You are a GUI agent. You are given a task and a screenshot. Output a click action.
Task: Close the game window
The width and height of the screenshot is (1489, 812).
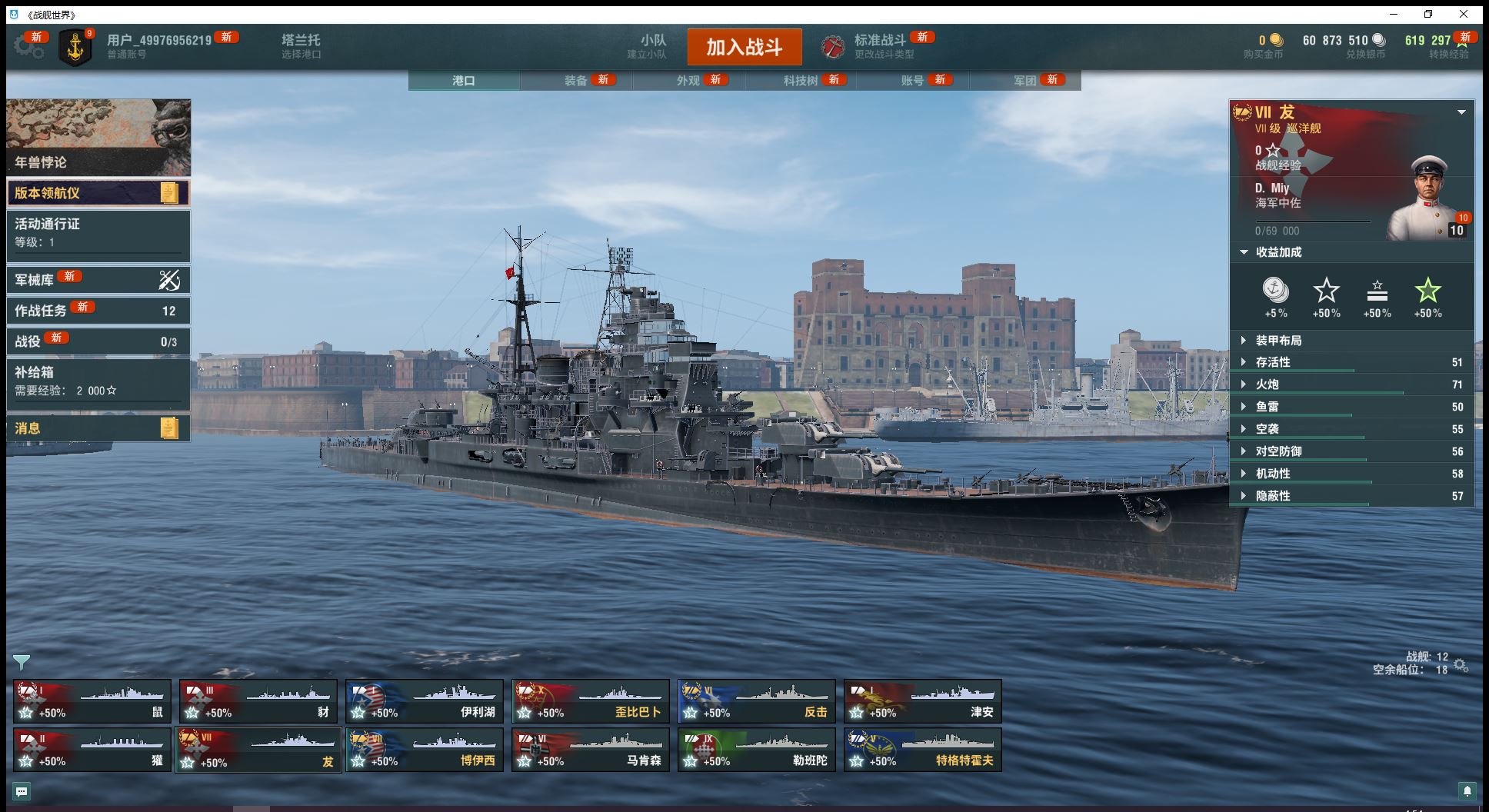(x=1464, y=14)
